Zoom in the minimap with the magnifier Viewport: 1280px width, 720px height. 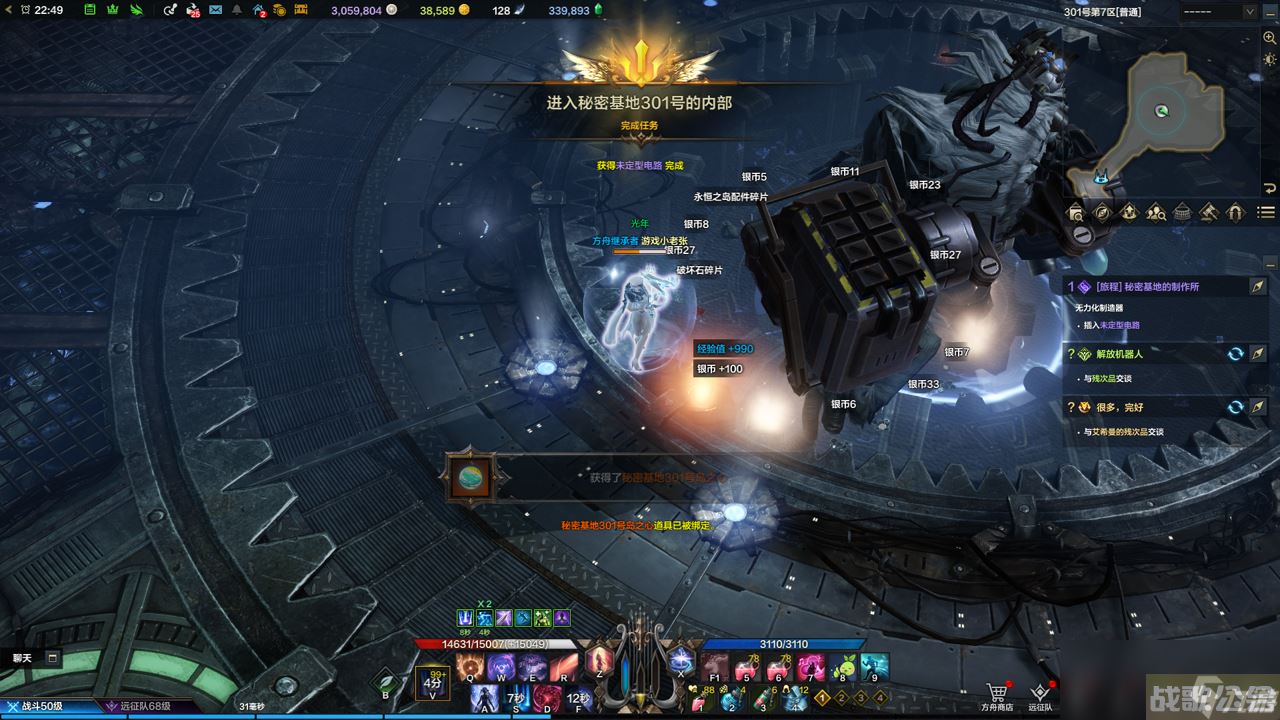pos(1269,37)
